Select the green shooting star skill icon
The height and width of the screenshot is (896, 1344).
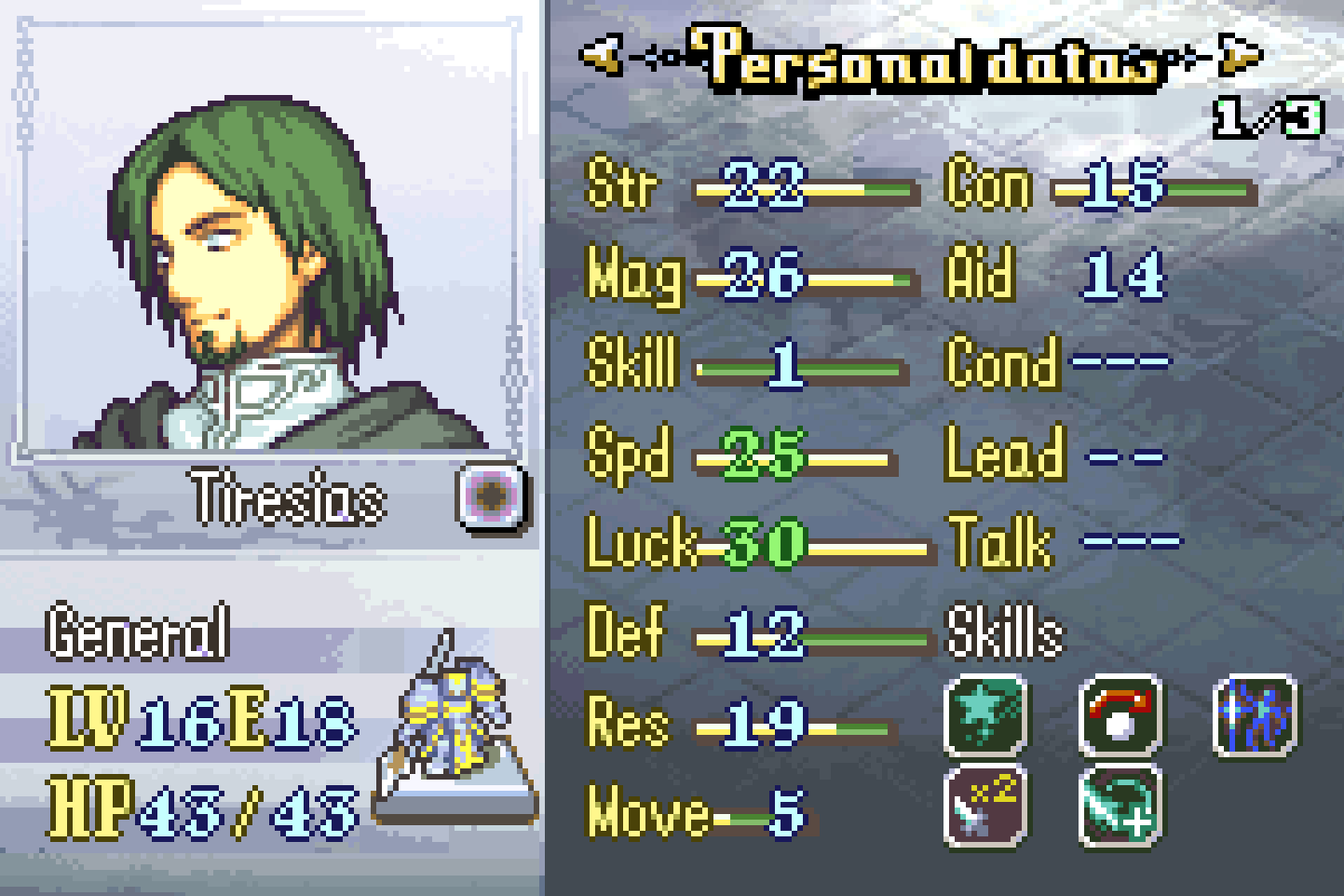point(985,715)
